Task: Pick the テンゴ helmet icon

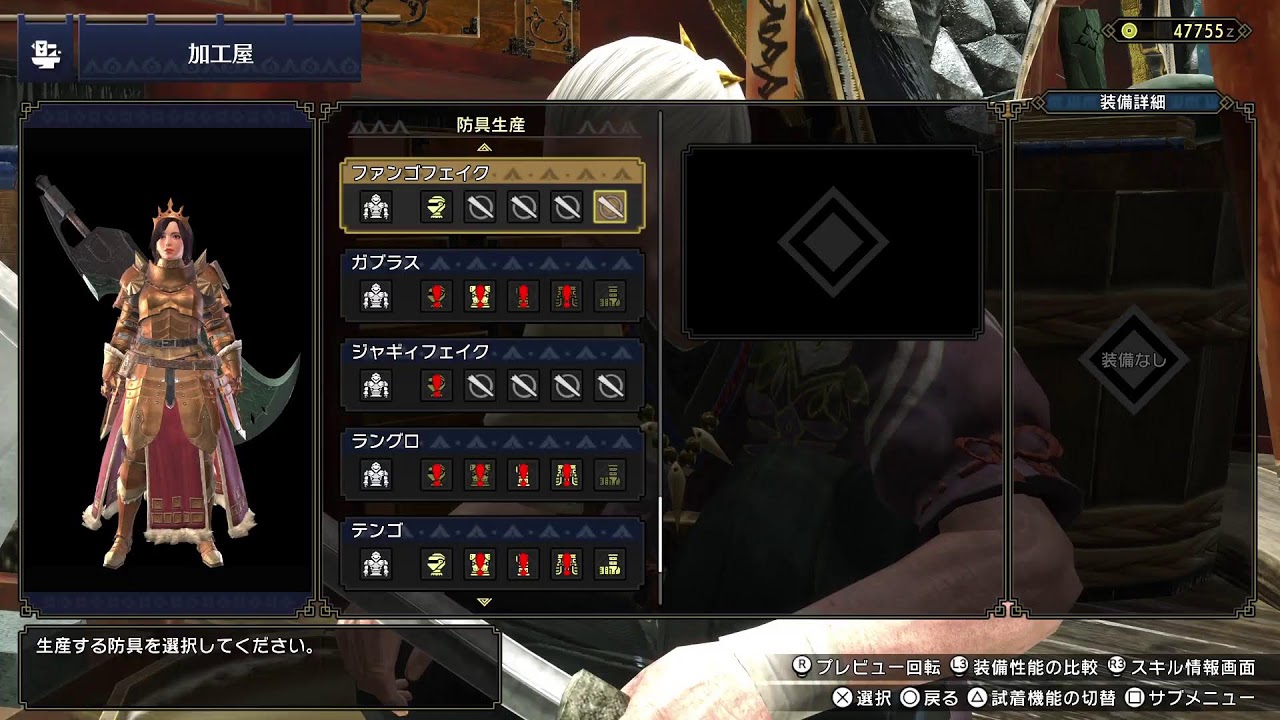Action: pos(436,565)
